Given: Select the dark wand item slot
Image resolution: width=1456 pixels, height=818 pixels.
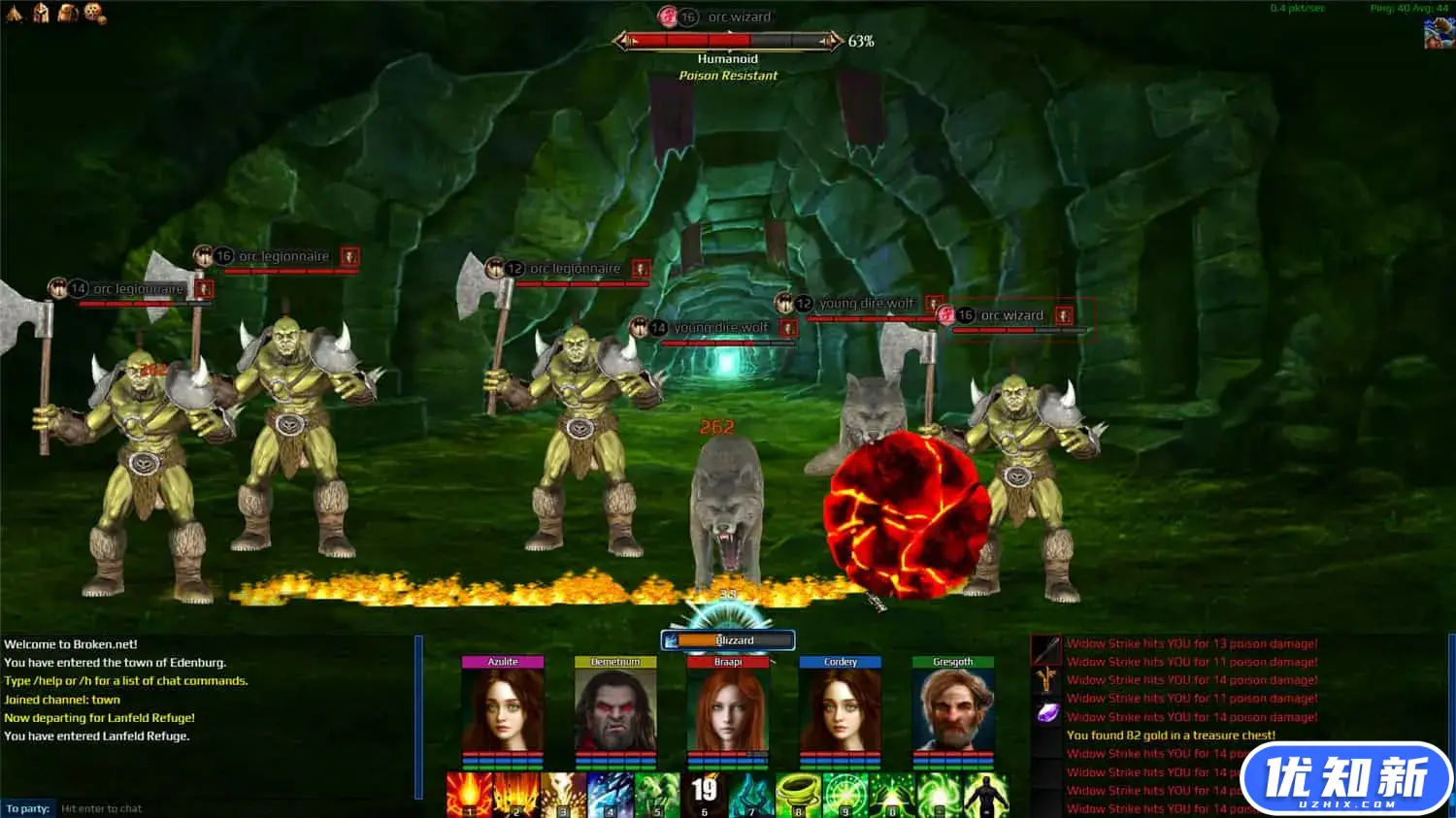Looking at the screenshot, I should [x=1046, y=648].
